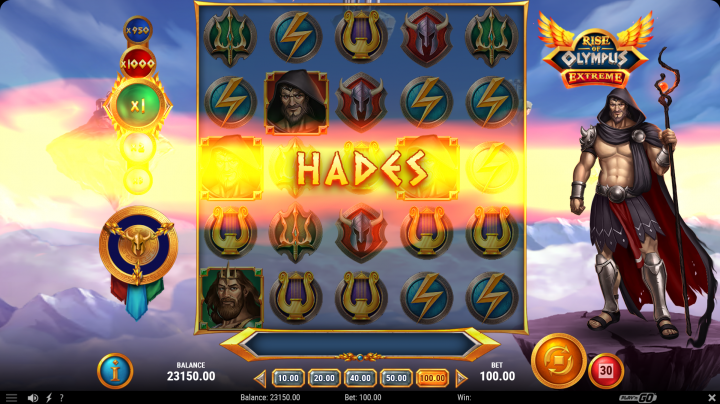
Task: Open the paytable info button
Action: (x=114, y=371)
